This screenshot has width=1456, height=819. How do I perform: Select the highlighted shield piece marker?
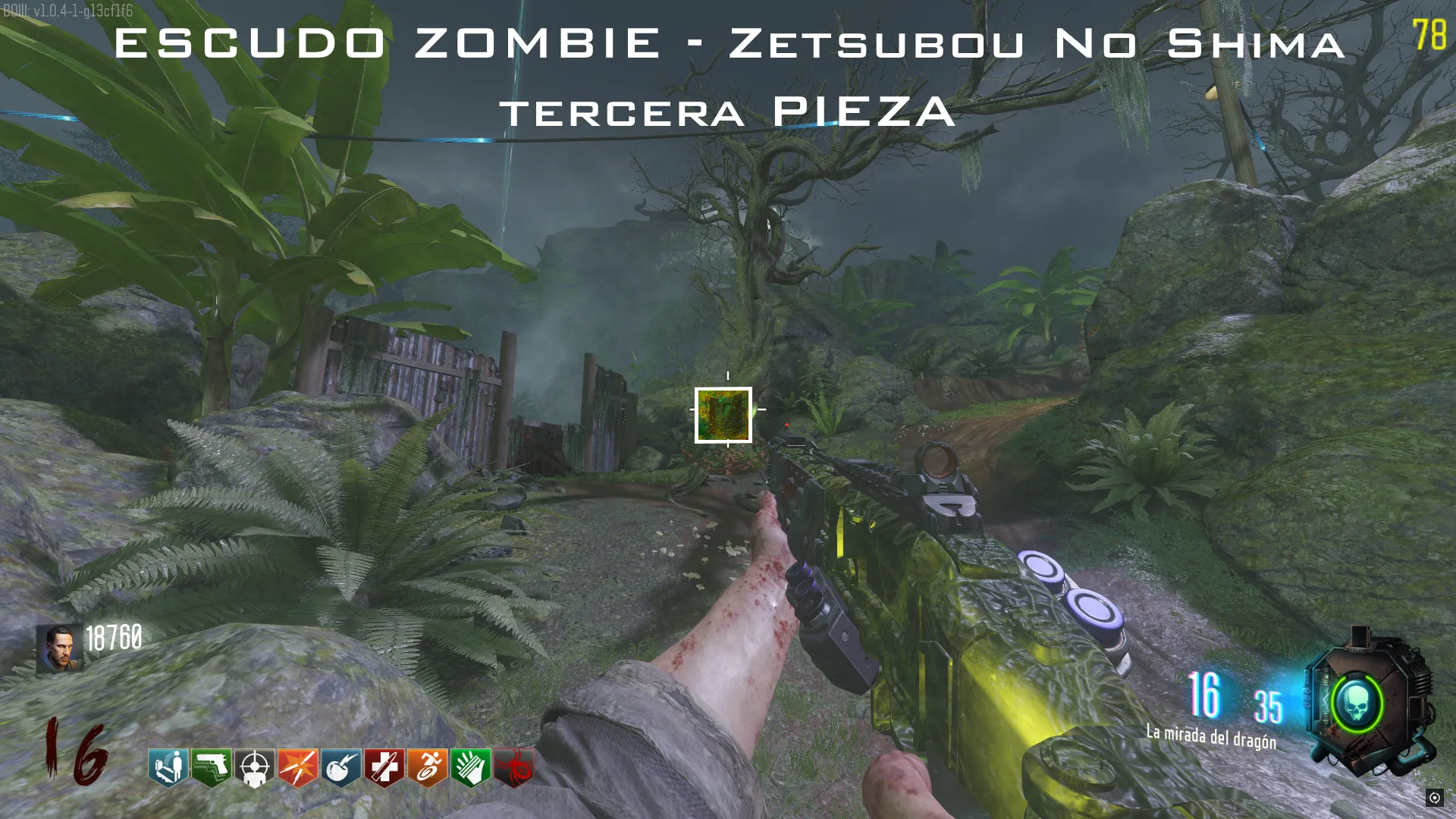coord(723,415)
